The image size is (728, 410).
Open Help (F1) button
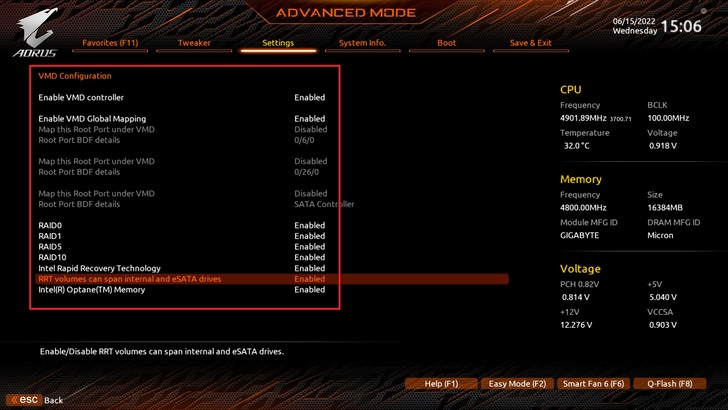(441, 383)
